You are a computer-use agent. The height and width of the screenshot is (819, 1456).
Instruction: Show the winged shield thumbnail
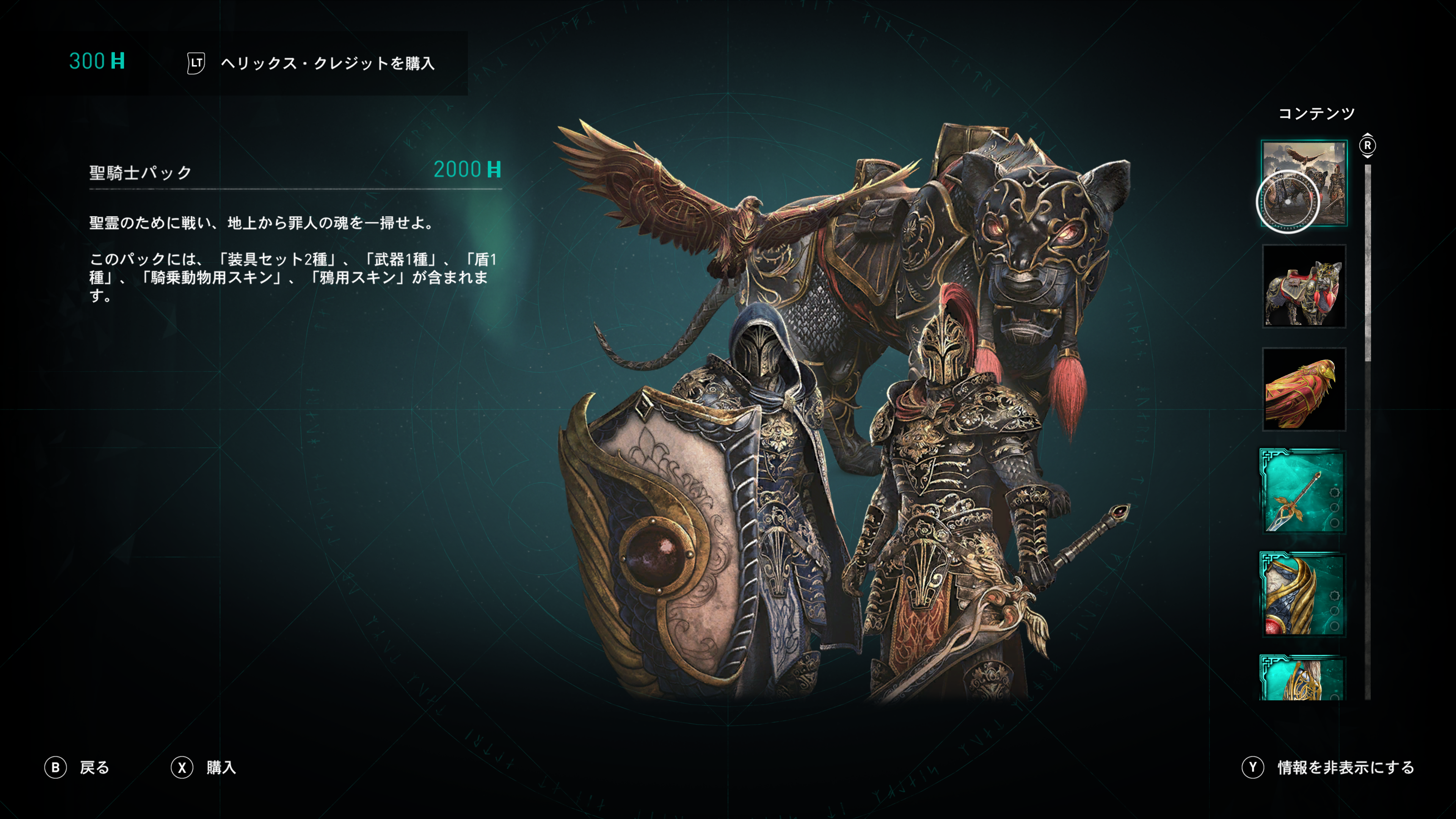(x=1303, y=595)
